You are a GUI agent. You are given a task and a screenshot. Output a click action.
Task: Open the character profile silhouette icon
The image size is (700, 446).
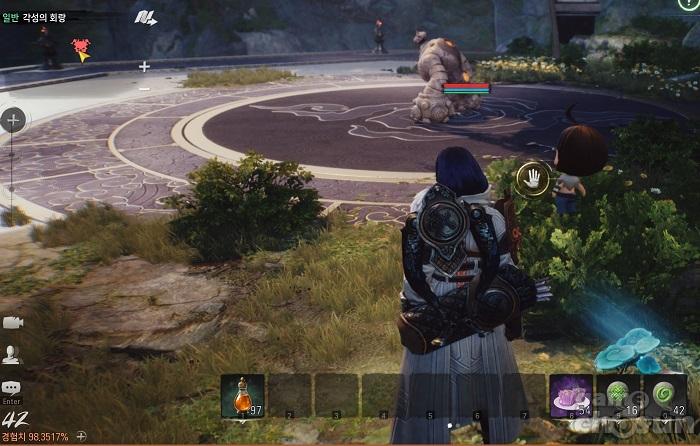coord(12,353)
